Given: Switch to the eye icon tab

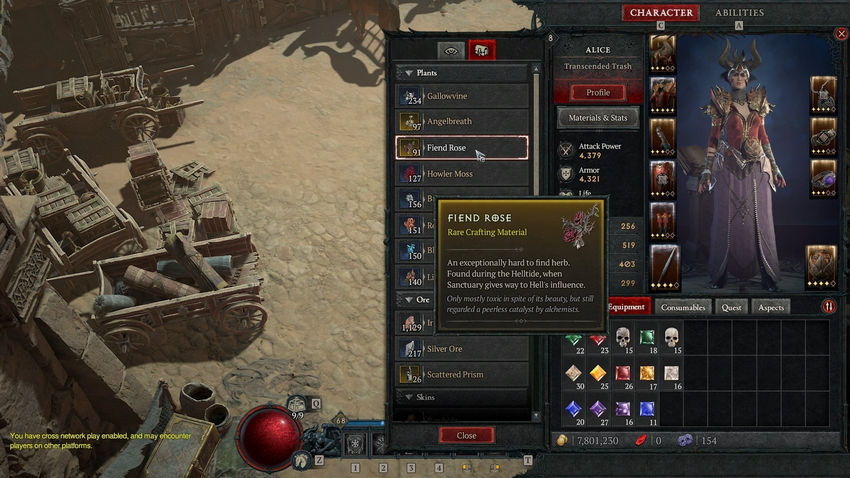Looking at the screenshot, I should 451,50.
